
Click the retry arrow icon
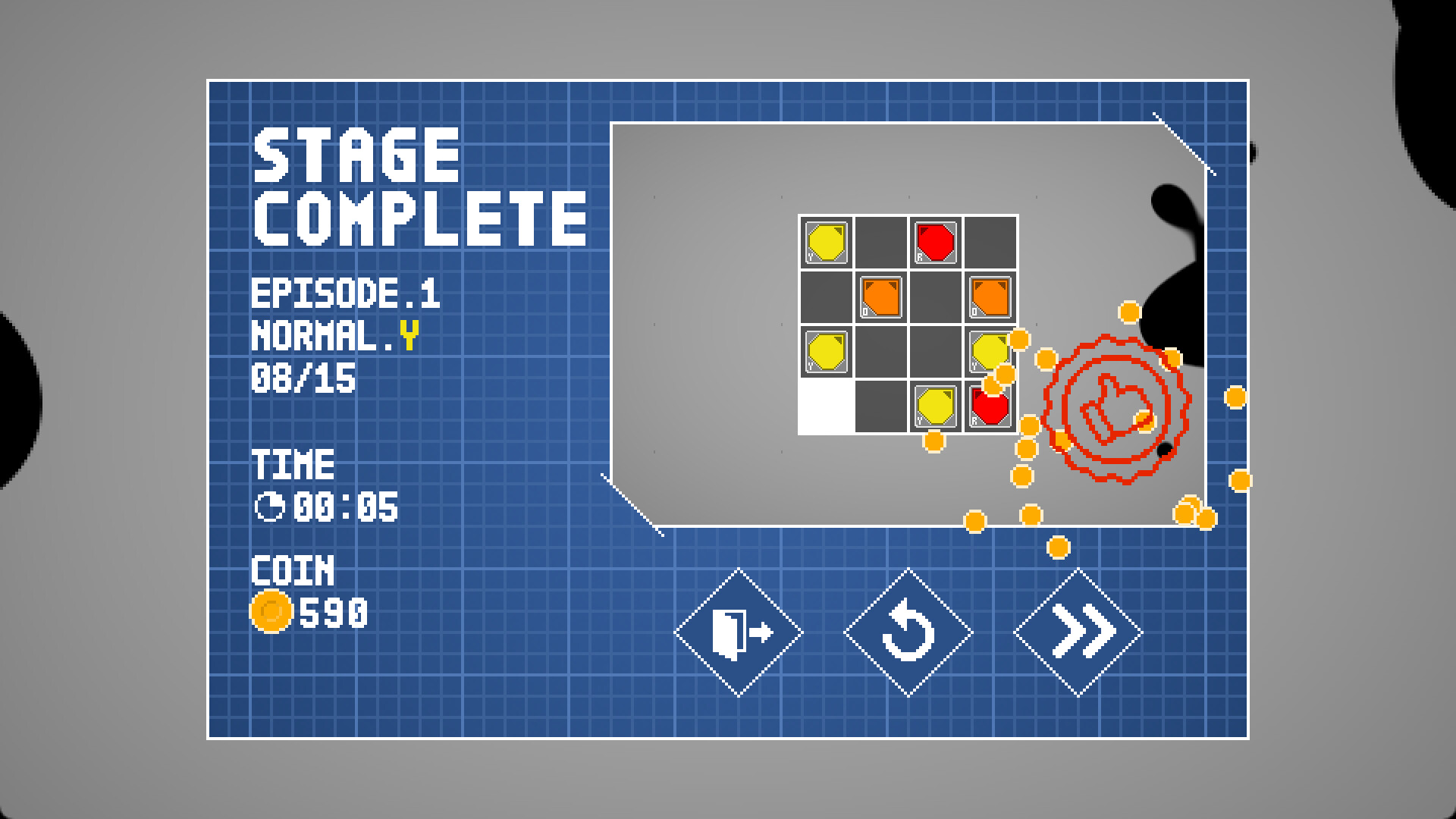[908, 629]
